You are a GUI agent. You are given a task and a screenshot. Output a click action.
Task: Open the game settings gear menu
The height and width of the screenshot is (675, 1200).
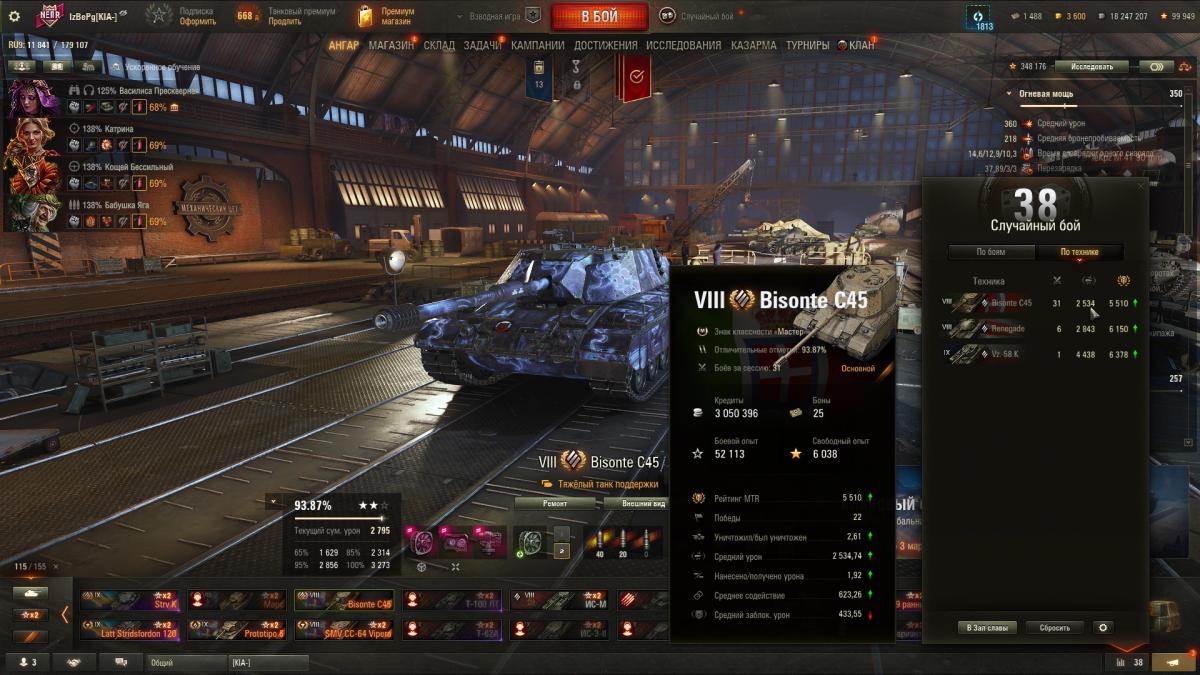tap(14, 16)
